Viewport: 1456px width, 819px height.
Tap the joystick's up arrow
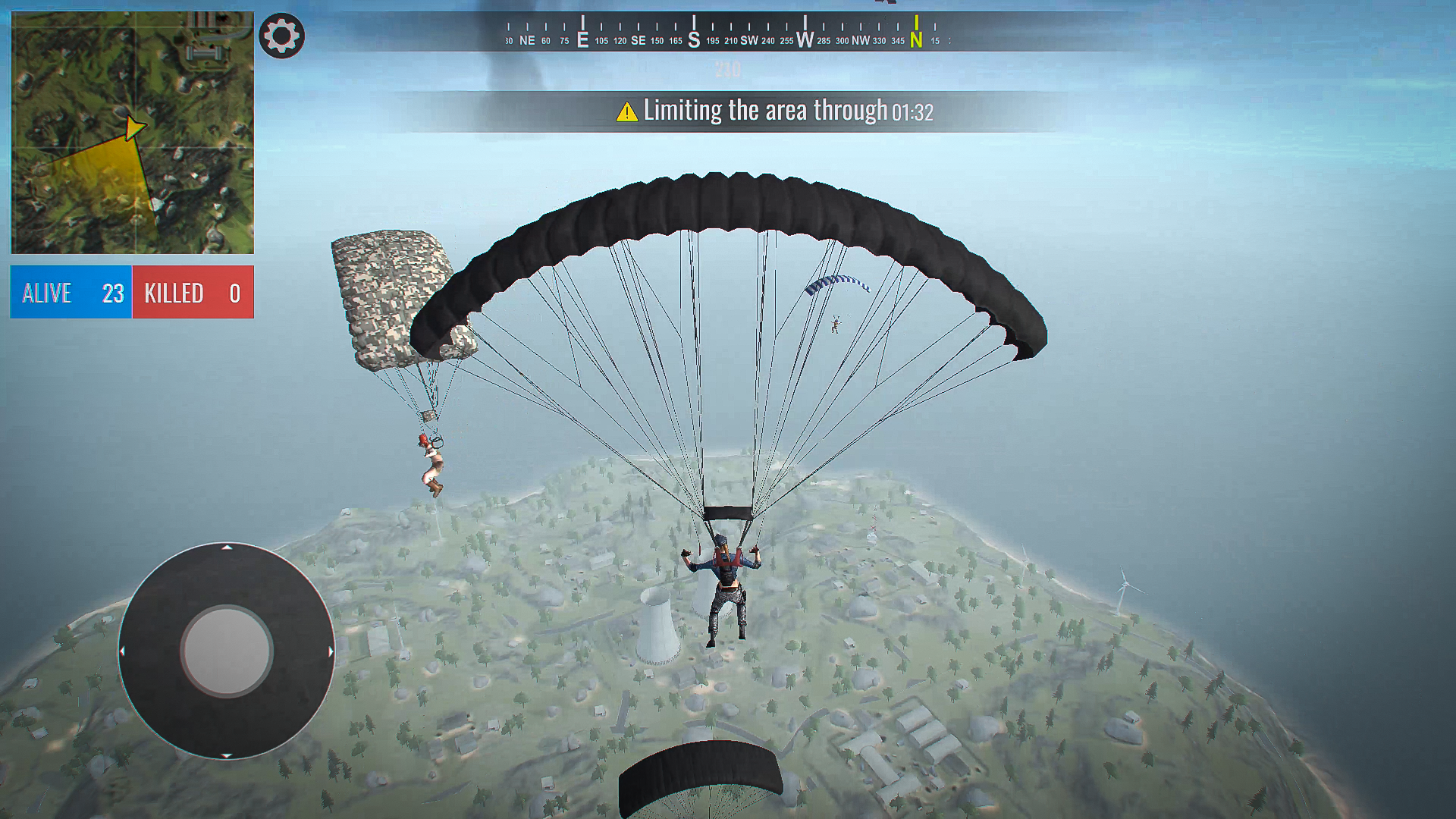[x=227, y=548]
